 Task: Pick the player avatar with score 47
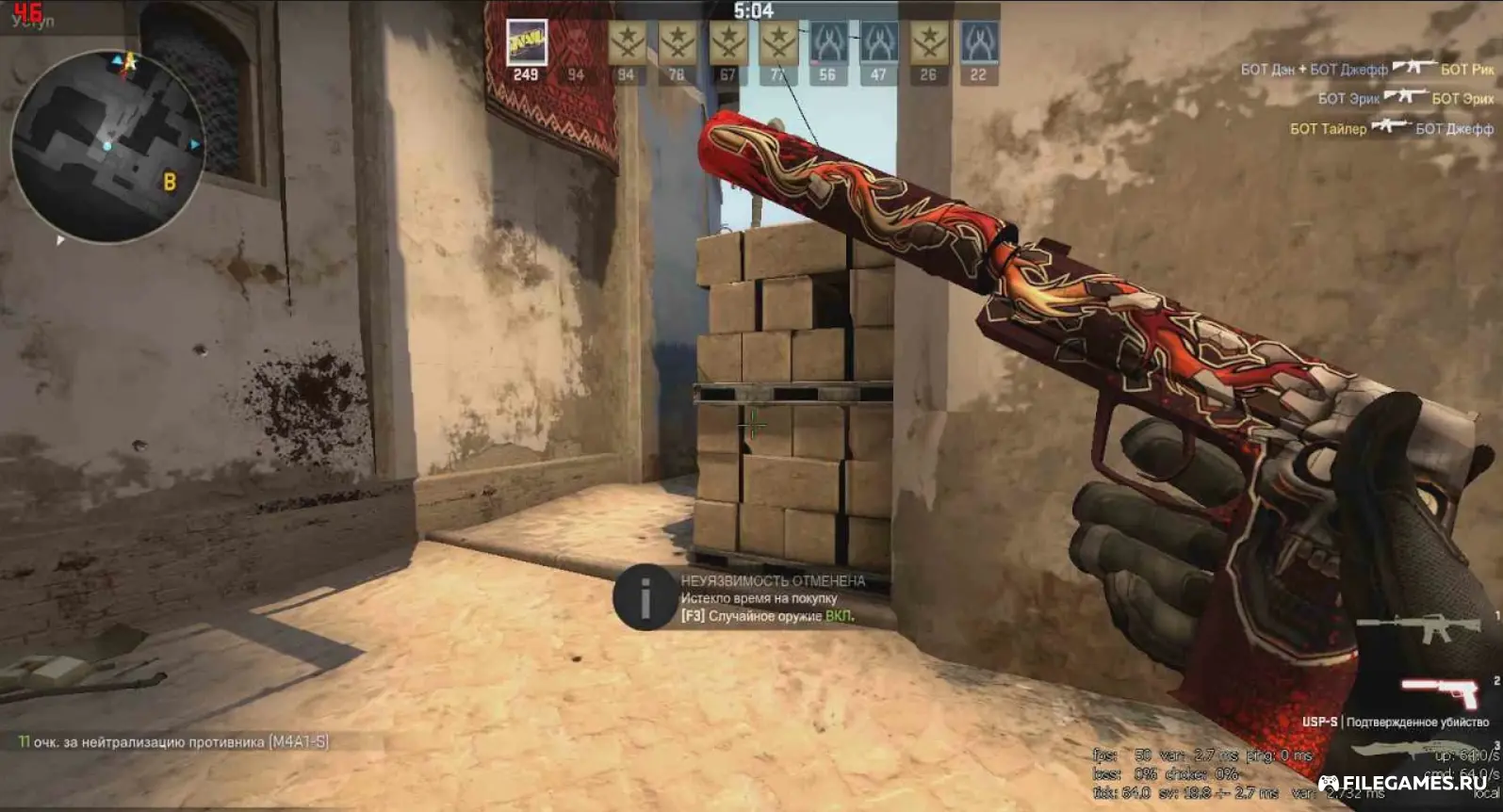click(x=878, y=43)
